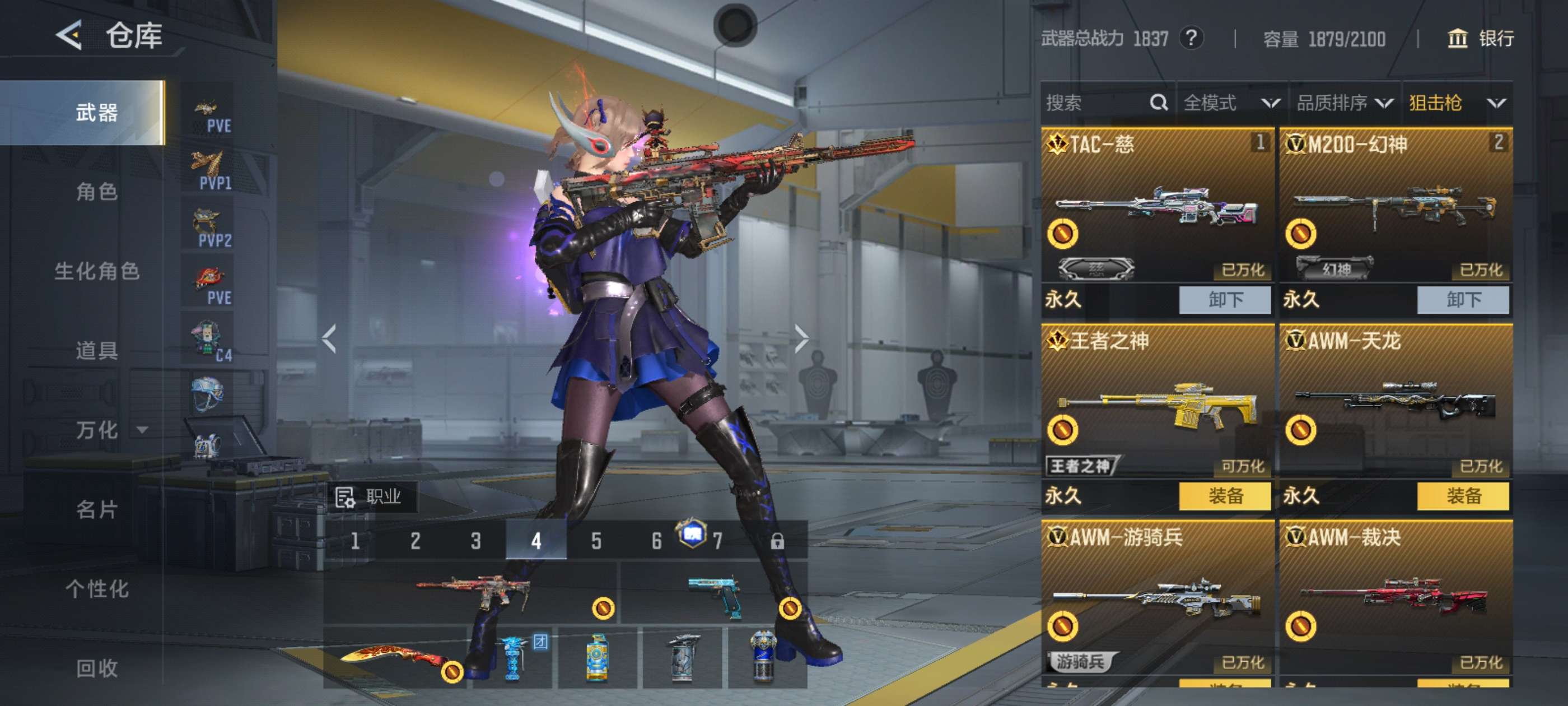
Task: Select the AWM-裁决 weapon card
Action: tap(1395, 597)
